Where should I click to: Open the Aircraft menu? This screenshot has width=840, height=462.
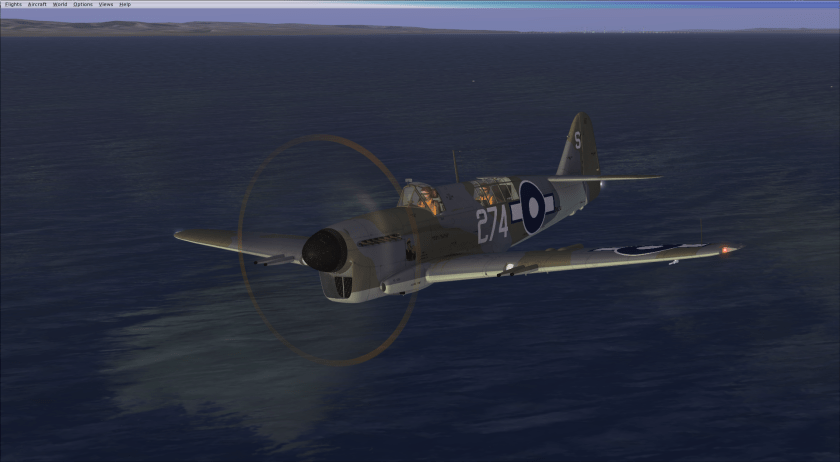coord(37,4)
